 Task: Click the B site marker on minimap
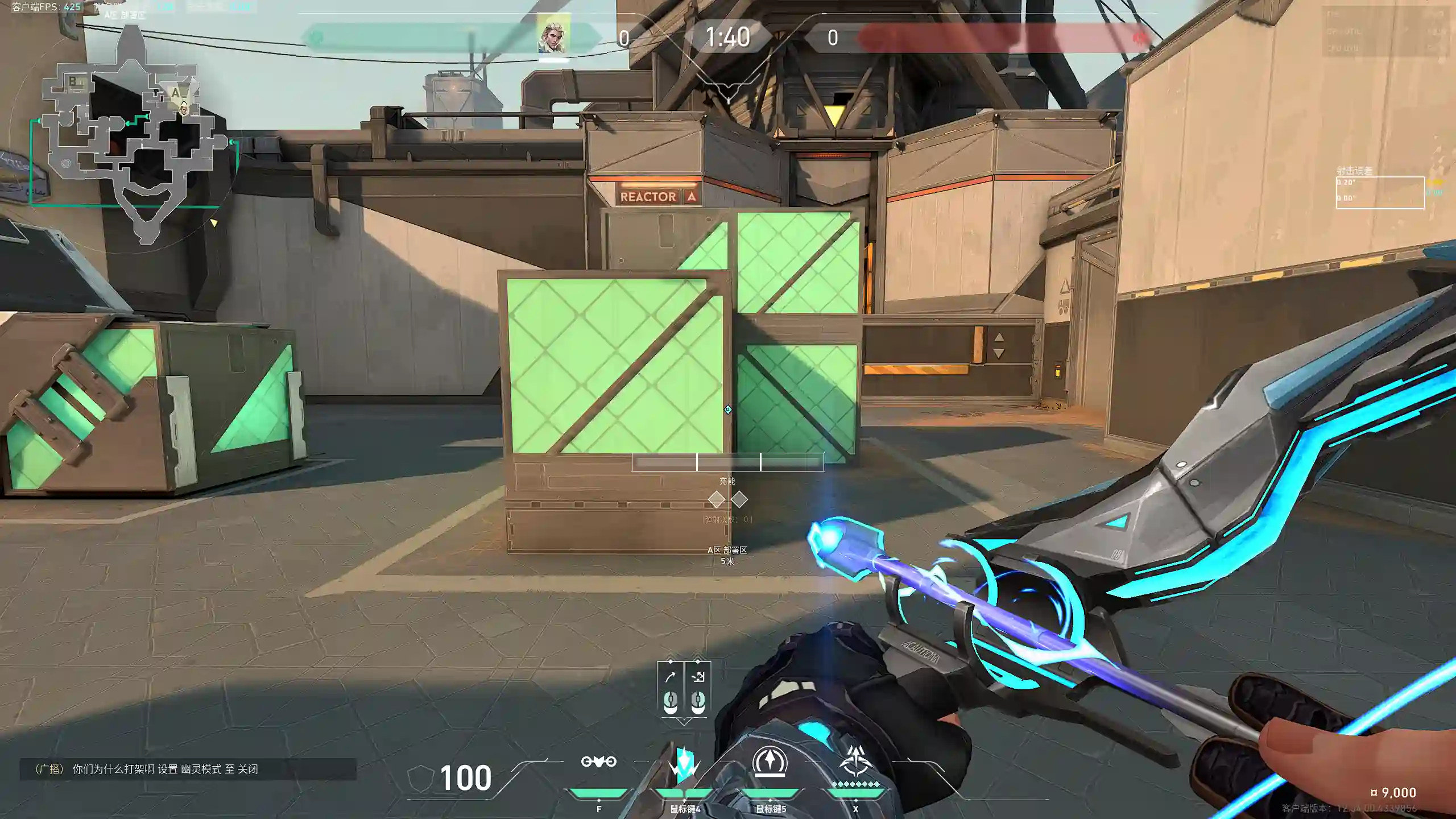pos(73,82)
